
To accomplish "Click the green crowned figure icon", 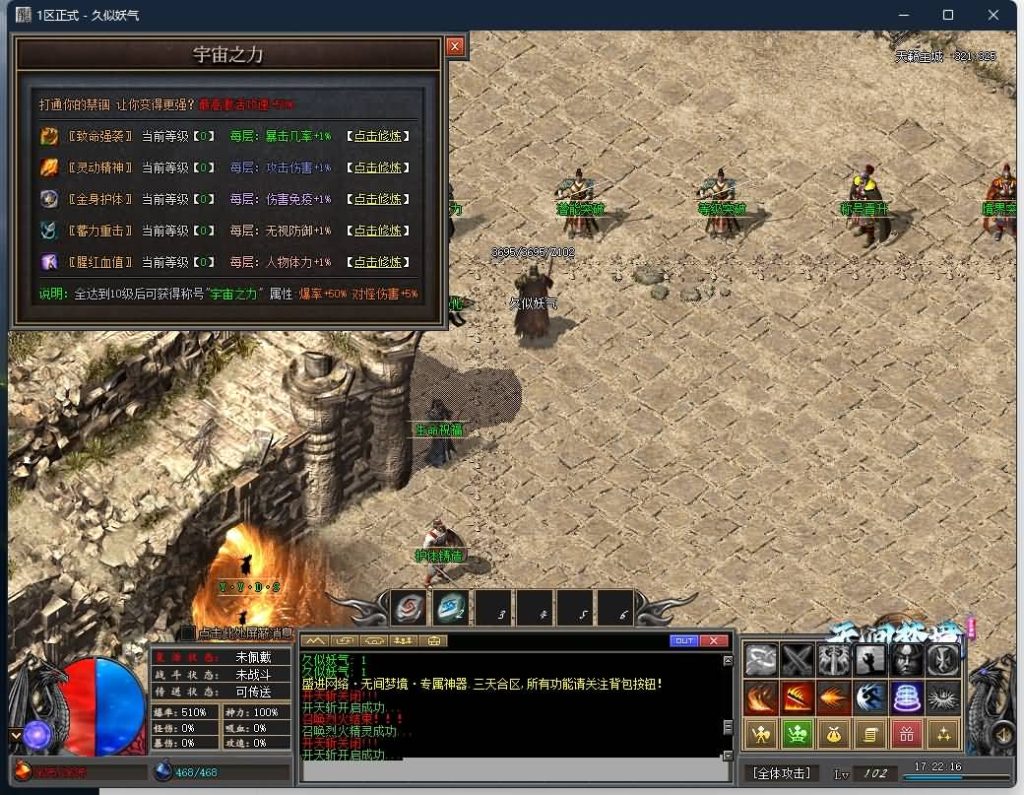I will (x=797, y=735).
